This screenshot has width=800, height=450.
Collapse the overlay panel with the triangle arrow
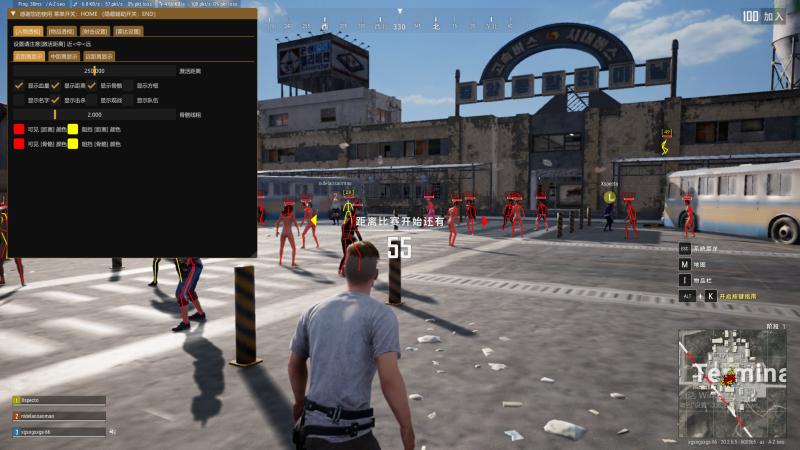(x=13, y=14)
